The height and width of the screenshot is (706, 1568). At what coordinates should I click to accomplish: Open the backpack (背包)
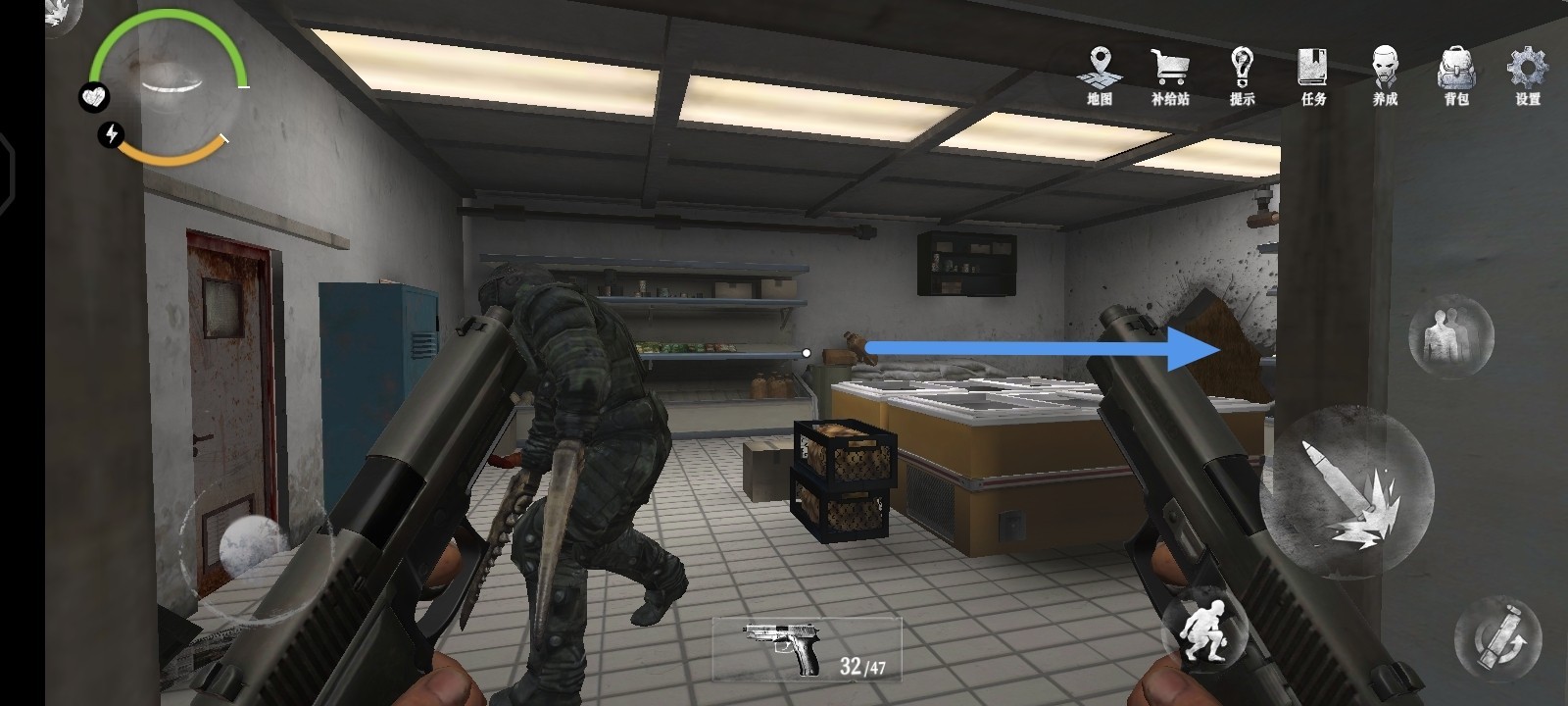coord(1456,74)
